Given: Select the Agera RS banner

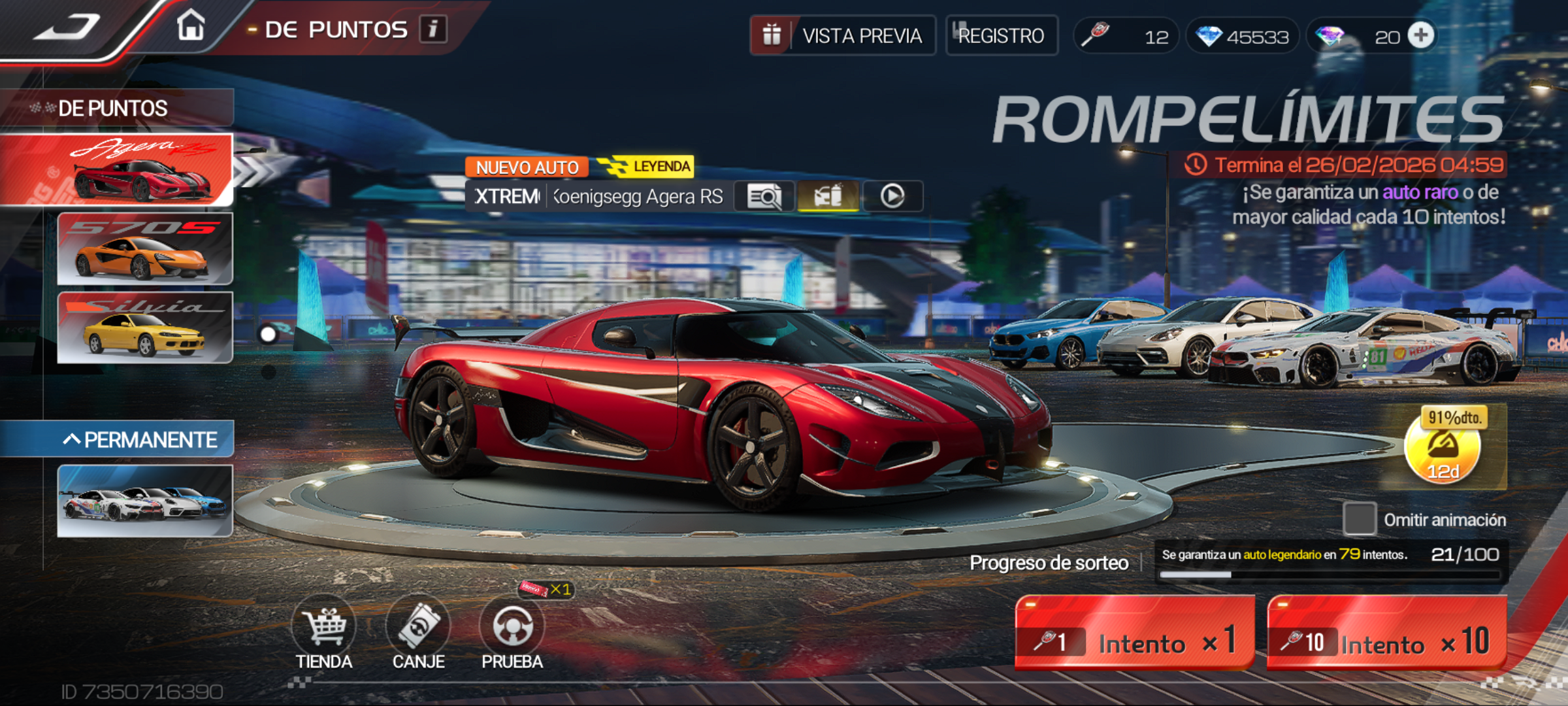Looking at the screenshot, I should [118, 170].
